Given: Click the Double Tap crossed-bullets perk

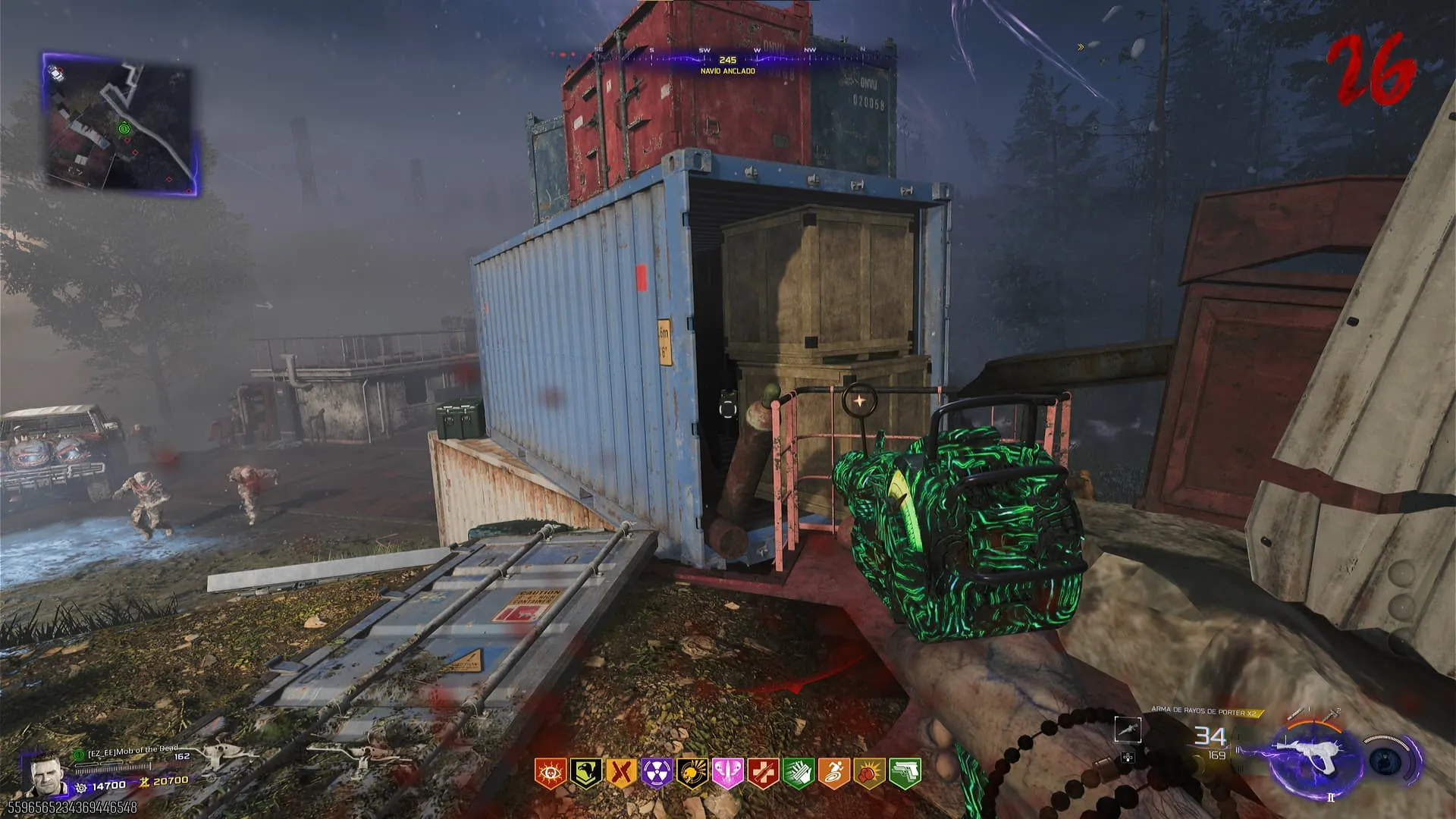Looking at the screenshot, I should 621,773.
